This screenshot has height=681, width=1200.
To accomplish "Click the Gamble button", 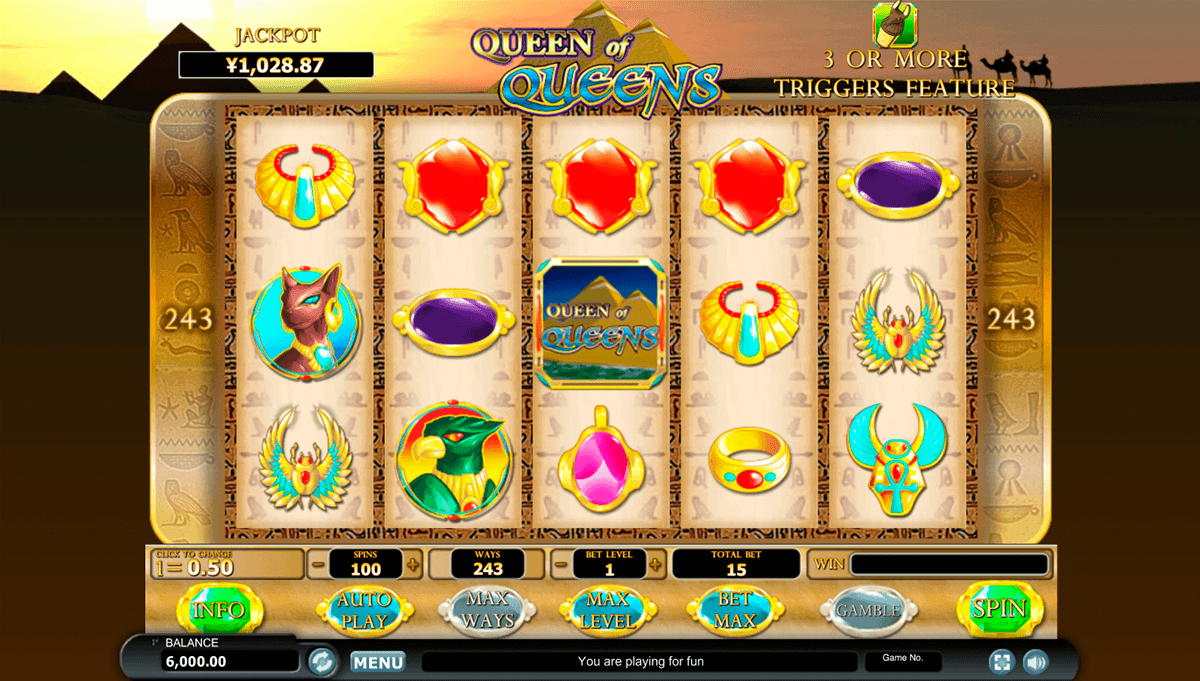I will (x=867, y=609).
